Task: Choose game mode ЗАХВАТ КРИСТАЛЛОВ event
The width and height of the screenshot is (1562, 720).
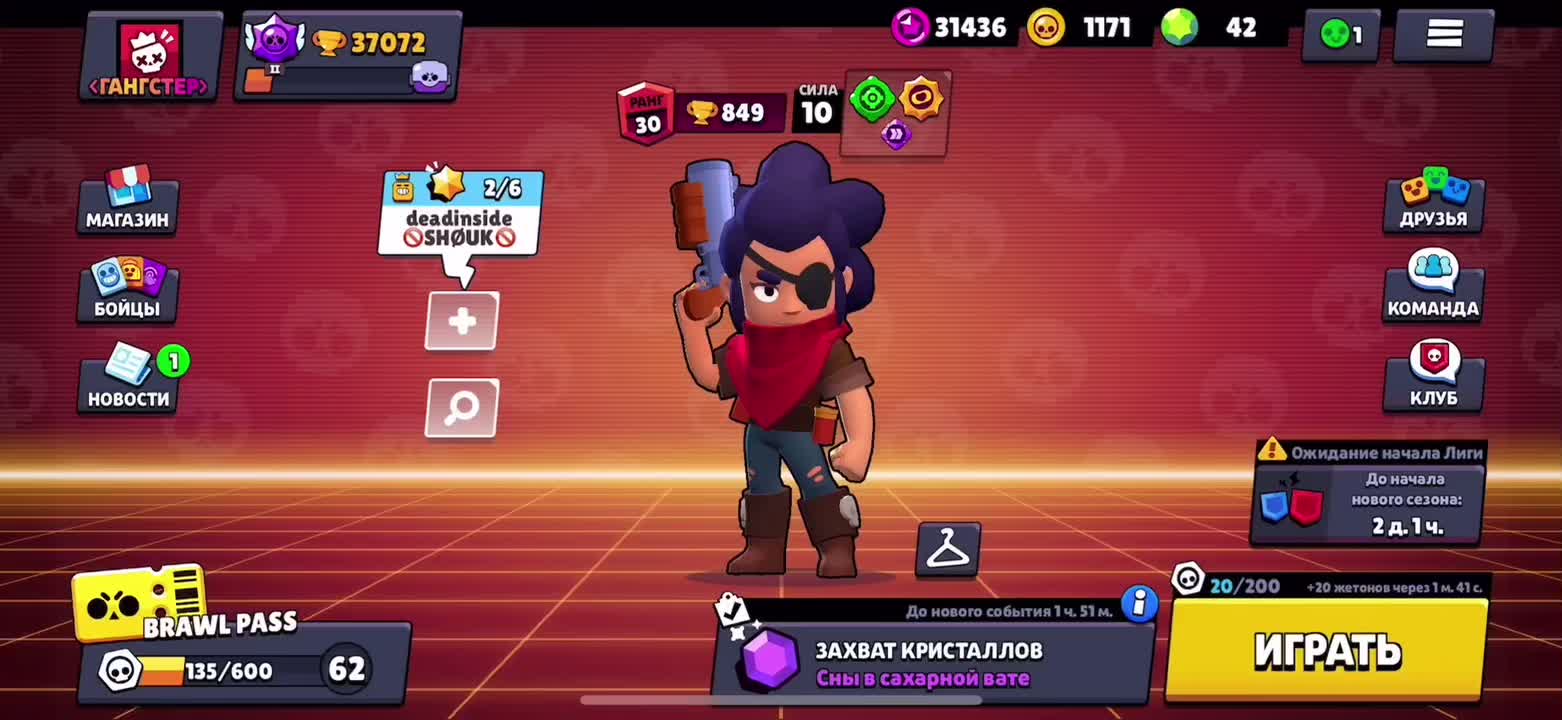Action: [930, 663]
